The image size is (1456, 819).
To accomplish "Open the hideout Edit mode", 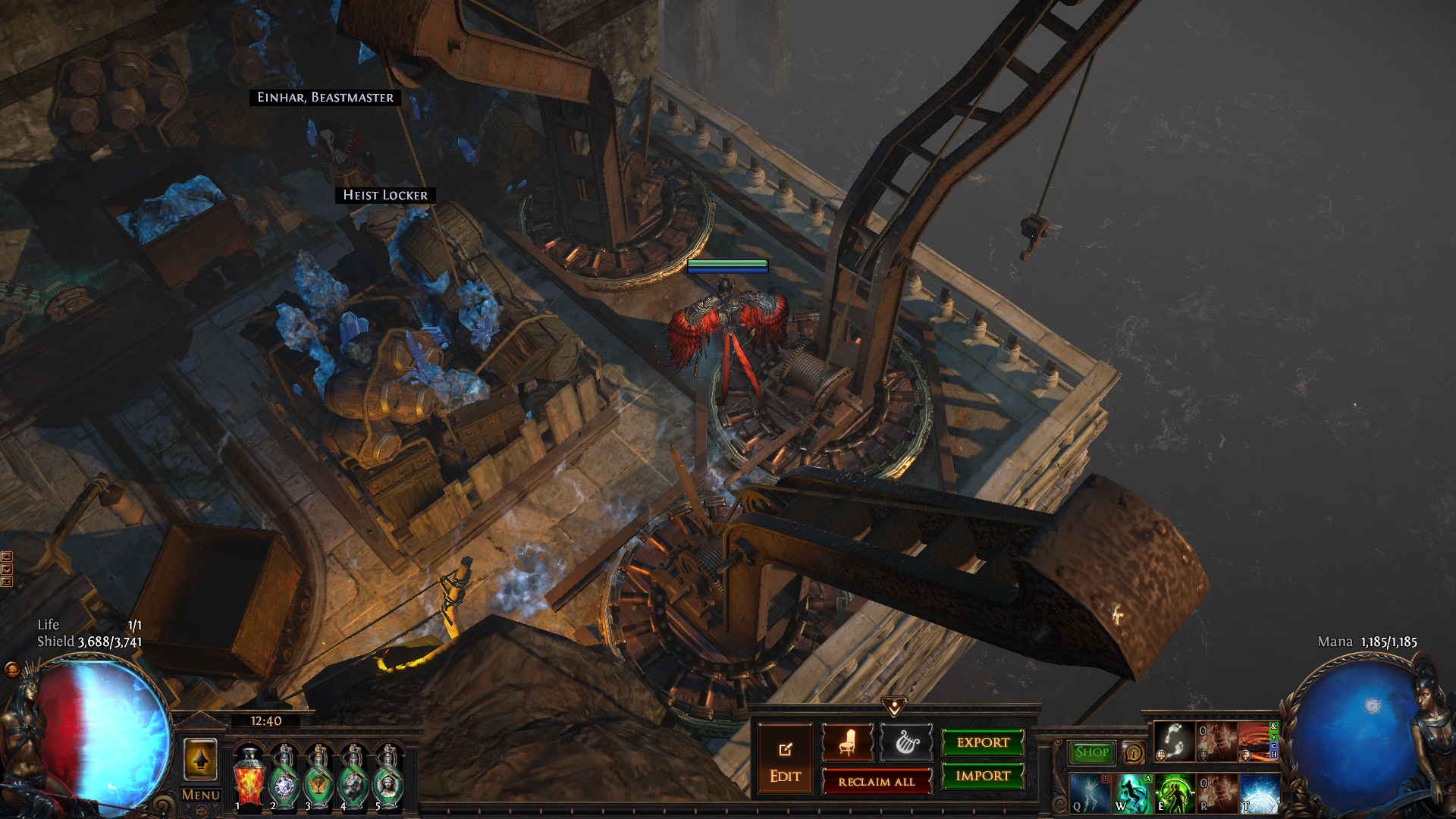I will click(785, 760).
